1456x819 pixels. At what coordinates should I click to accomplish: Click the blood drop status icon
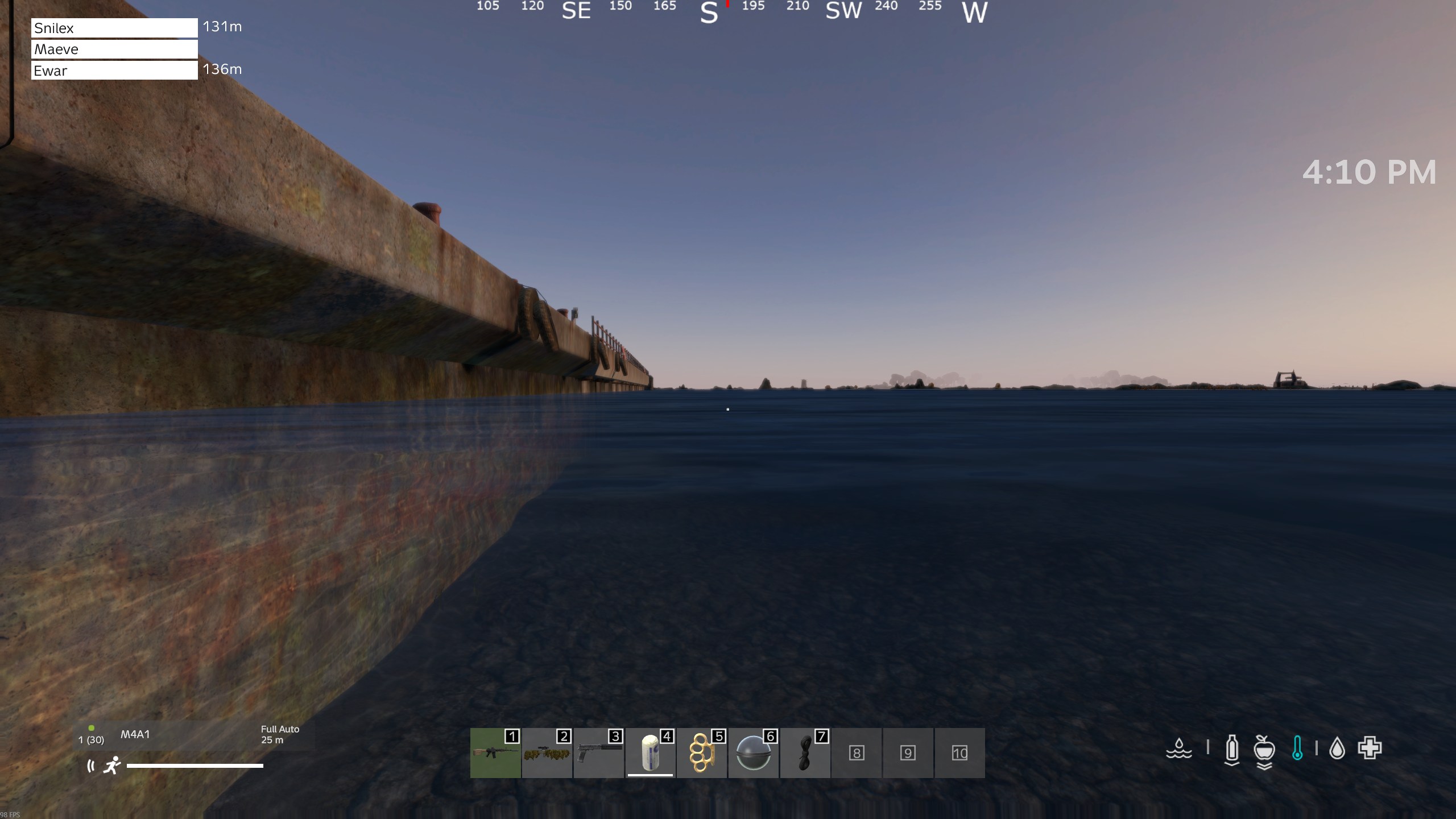tap(1337, 748)
